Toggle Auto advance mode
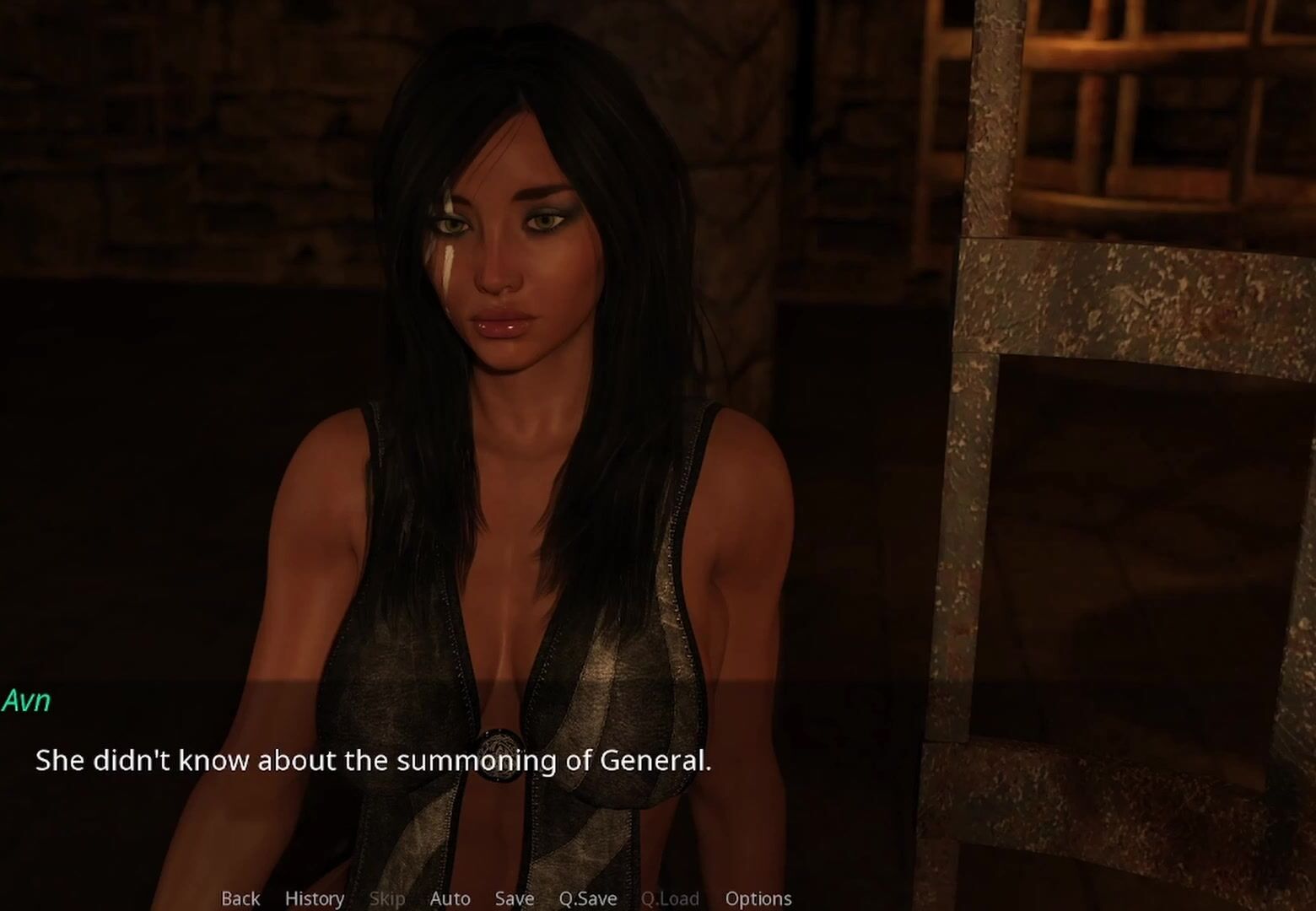This screenshot has height=911, width=1316. 450,898
